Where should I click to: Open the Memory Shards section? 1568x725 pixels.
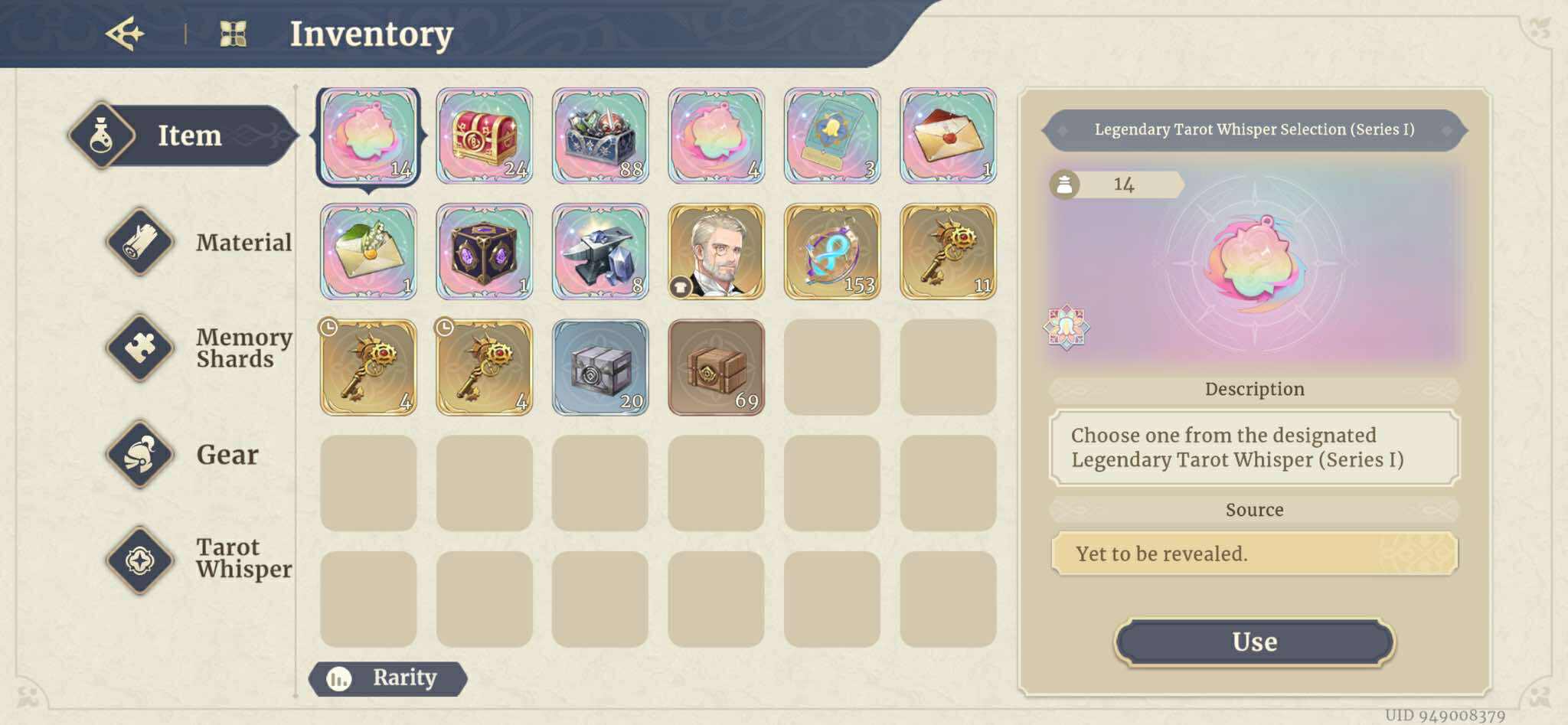140,347
